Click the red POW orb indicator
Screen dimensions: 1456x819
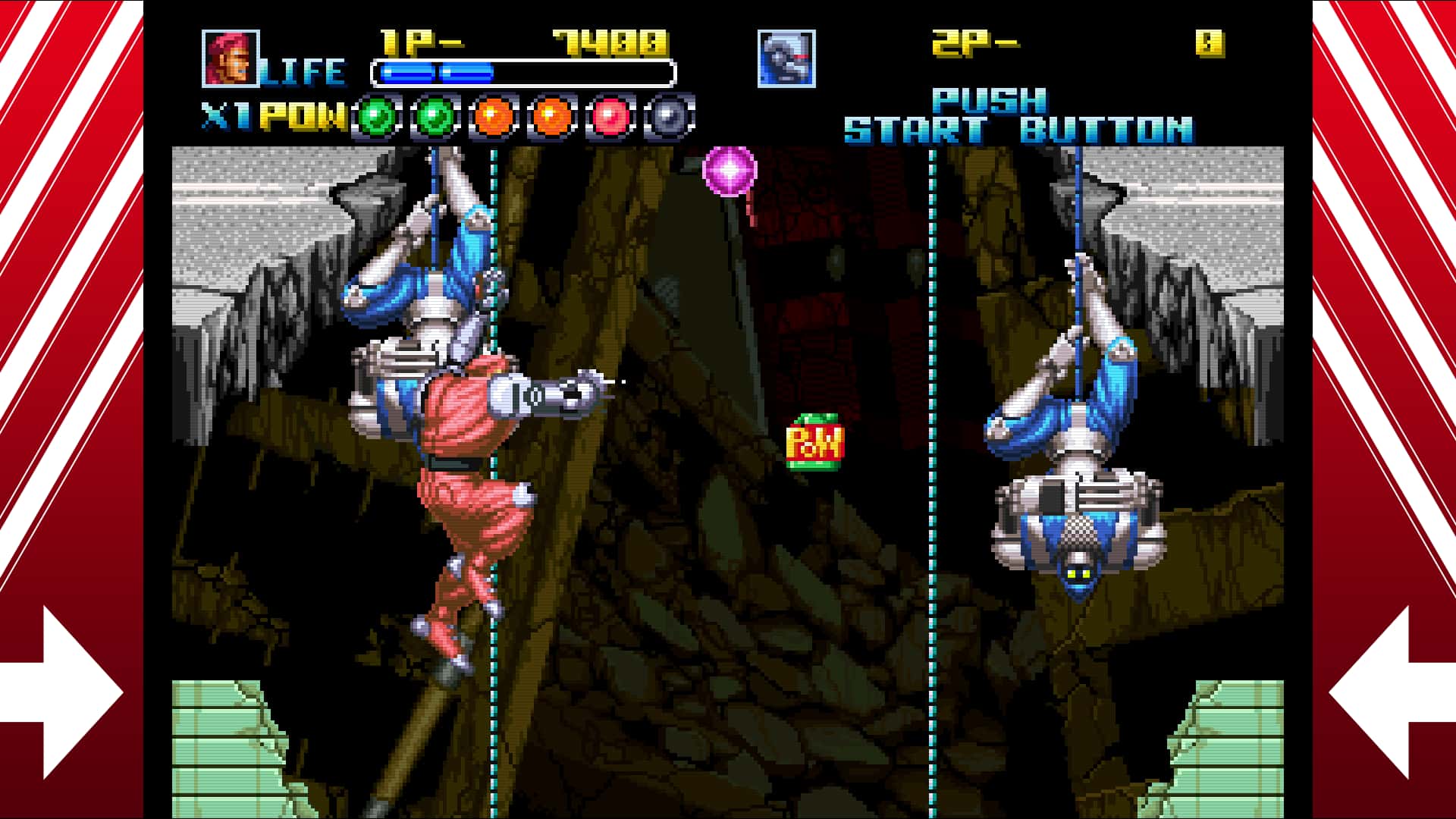(610, 115)
